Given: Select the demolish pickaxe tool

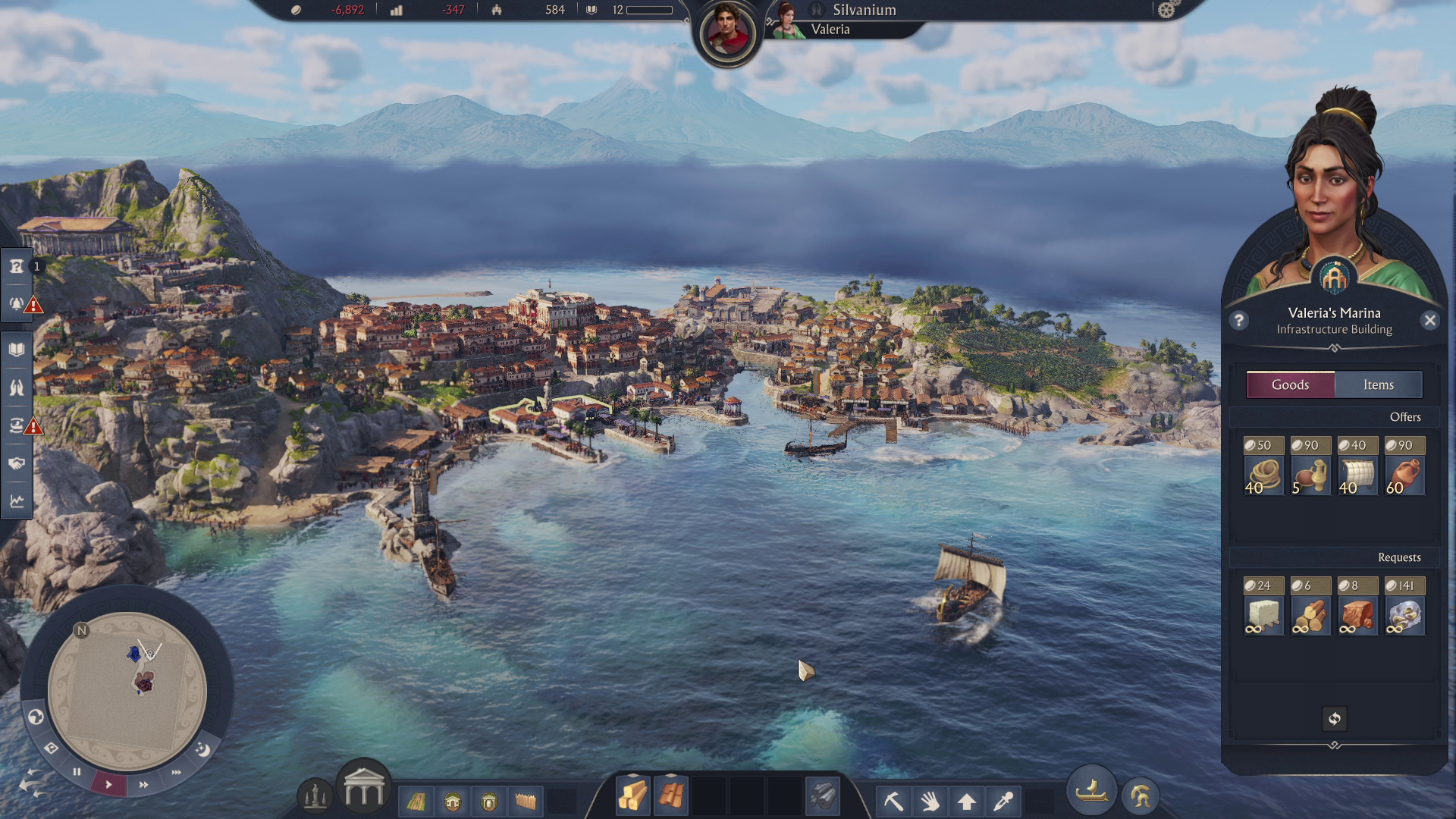Looking at the screenshot, I should [x=895, y=801].
